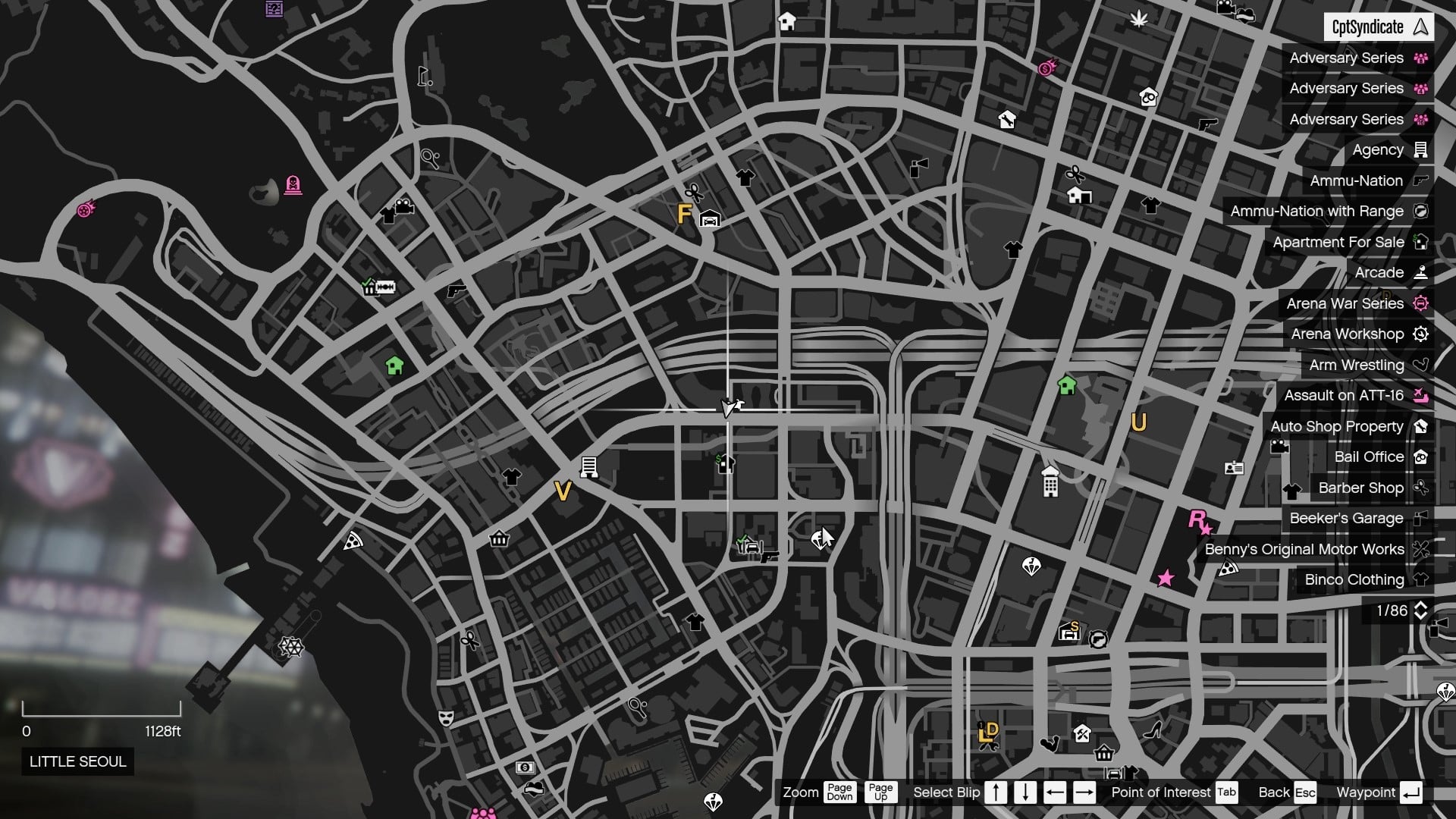The image size is (1456, 819).
Task: Click the Ammu-Nation with Range target icon
Action: point(1420,211)
